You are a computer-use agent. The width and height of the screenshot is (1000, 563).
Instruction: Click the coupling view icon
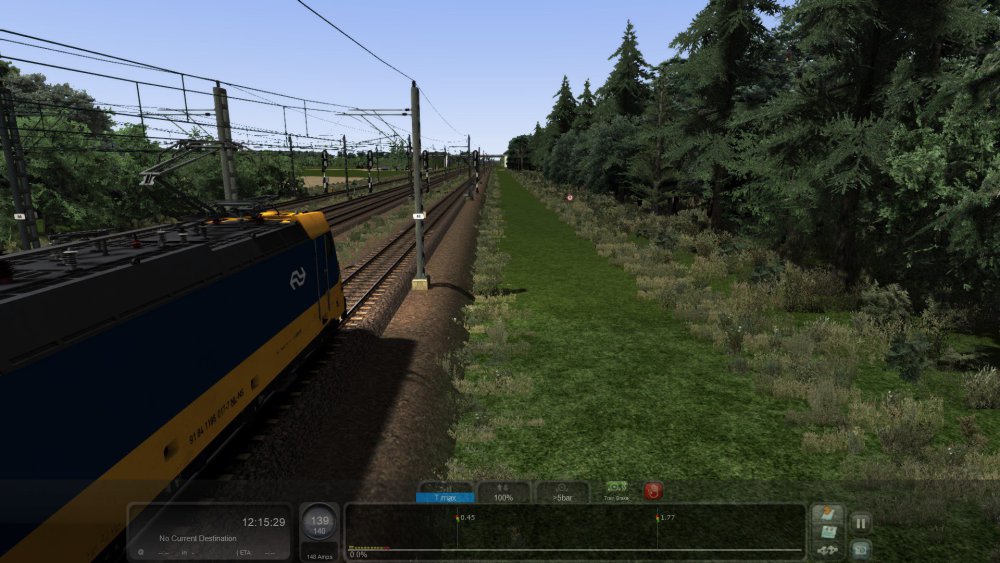click(x=827, y=549)
